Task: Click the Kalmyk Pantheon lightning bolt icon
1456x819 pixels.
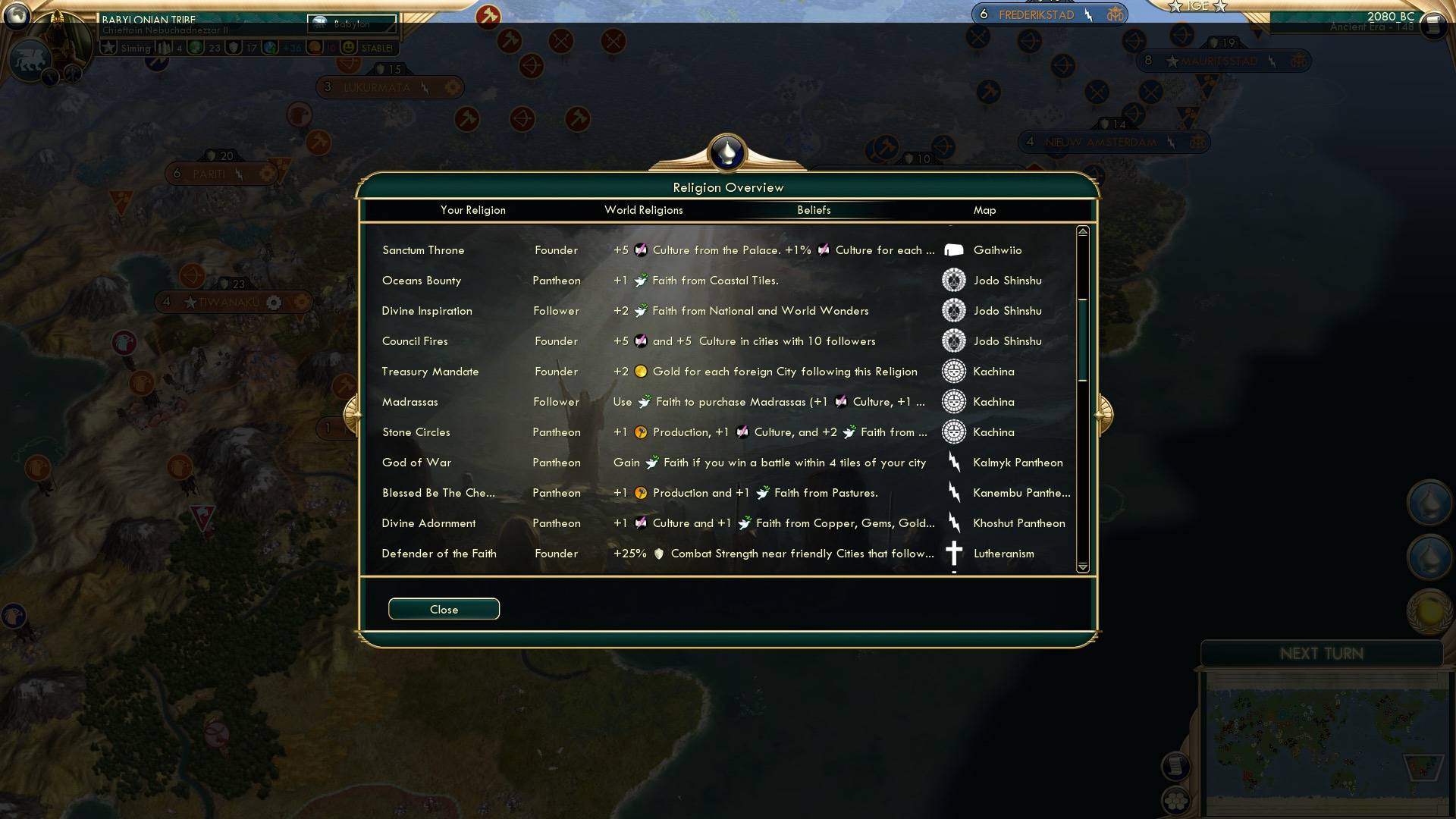Action: pos(953,462)
